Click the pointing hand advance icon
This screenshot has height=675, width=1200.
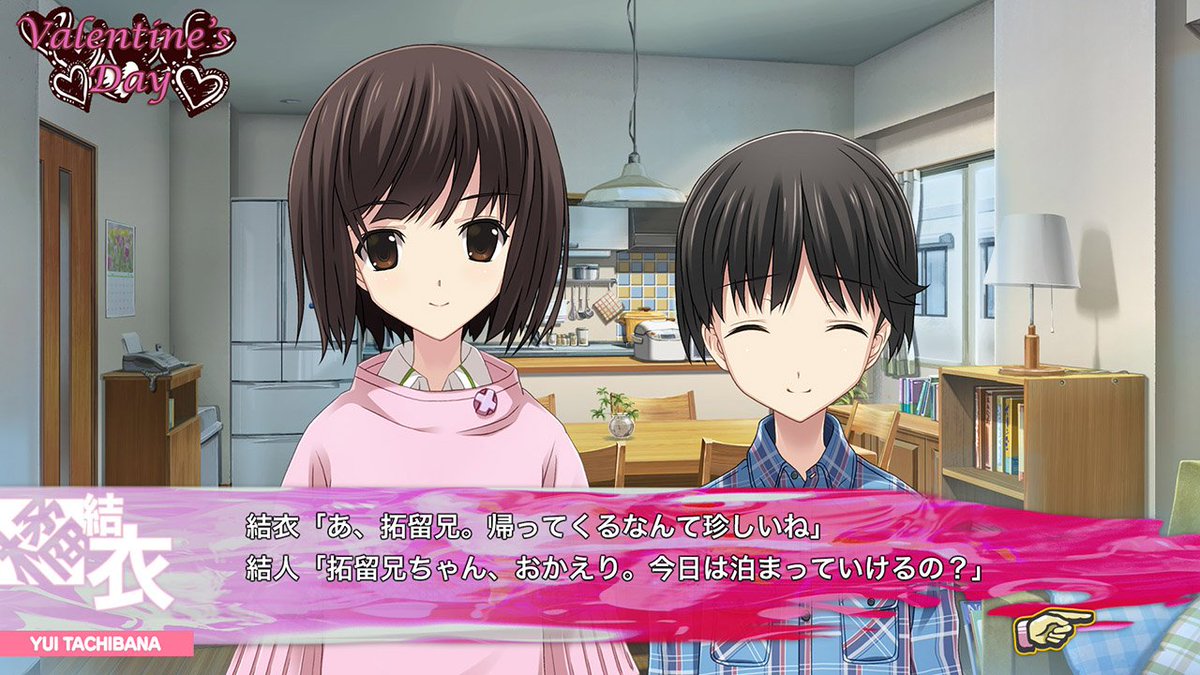[1053, 627]
